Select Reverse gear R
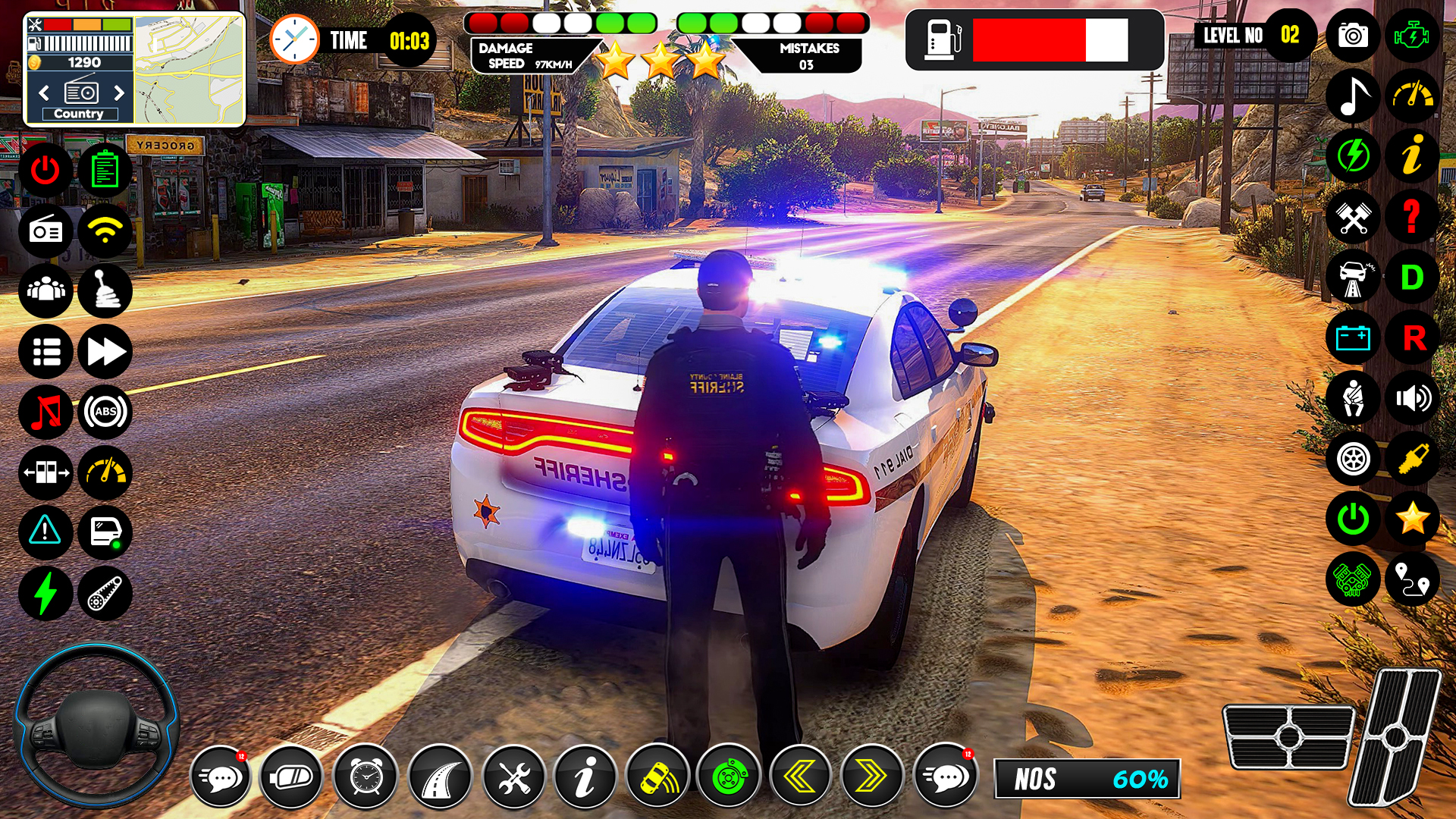1456x819 pixels. (x=1412, y=338)
